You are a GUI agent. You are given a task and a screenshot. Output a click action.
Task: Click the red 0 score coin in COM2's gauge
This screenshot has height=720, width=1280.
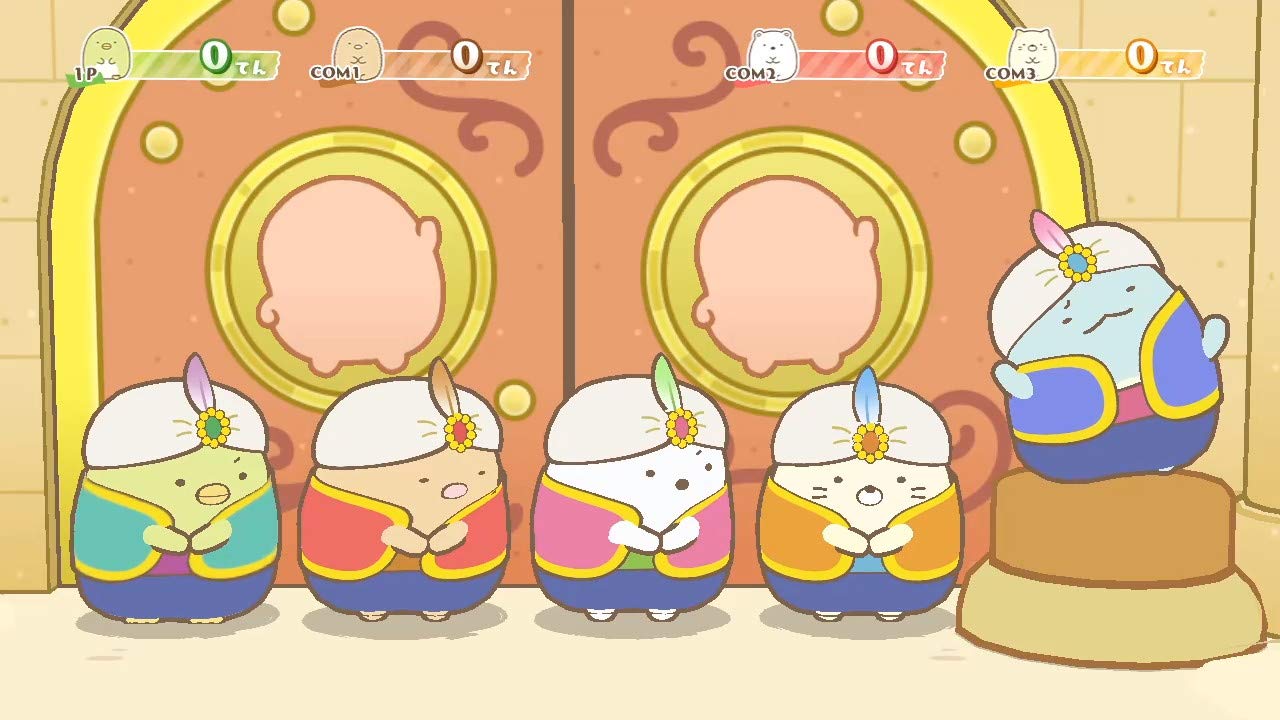(x=880, y=58)
